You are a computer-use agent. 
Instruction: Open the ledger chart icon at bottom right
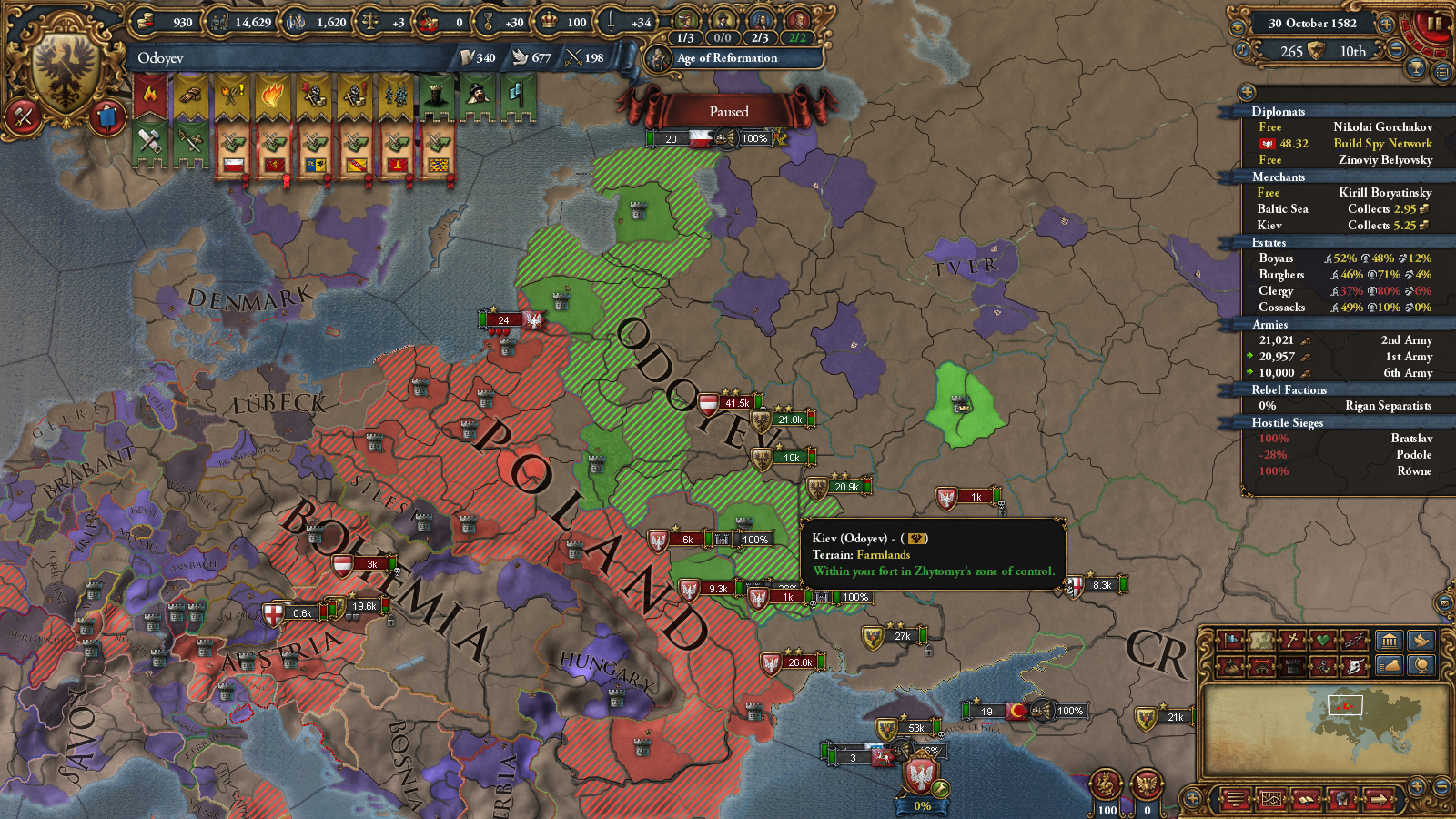[1271, 799]
